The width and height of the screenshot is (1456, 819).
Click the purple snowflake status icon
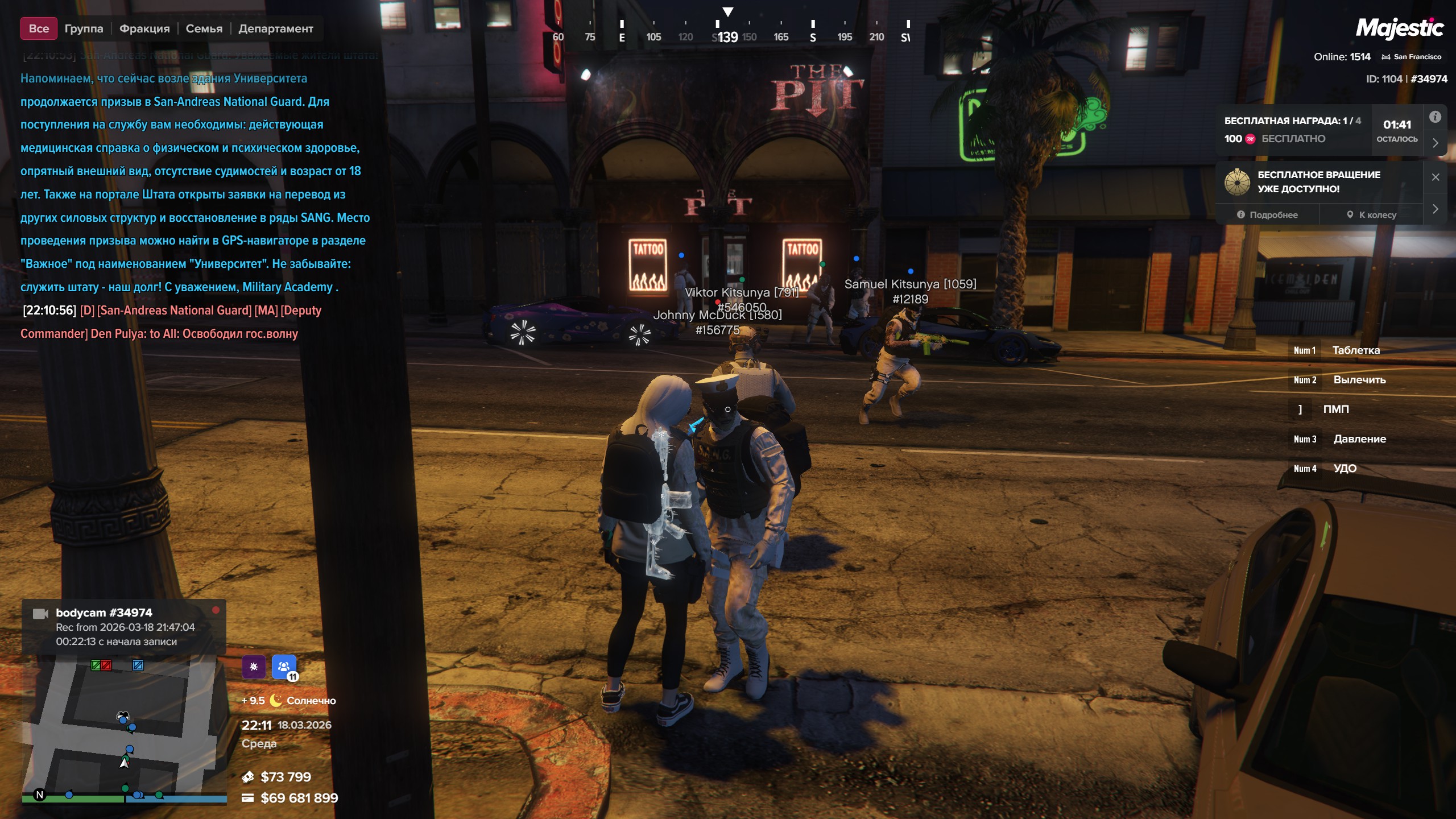point(254,667)
